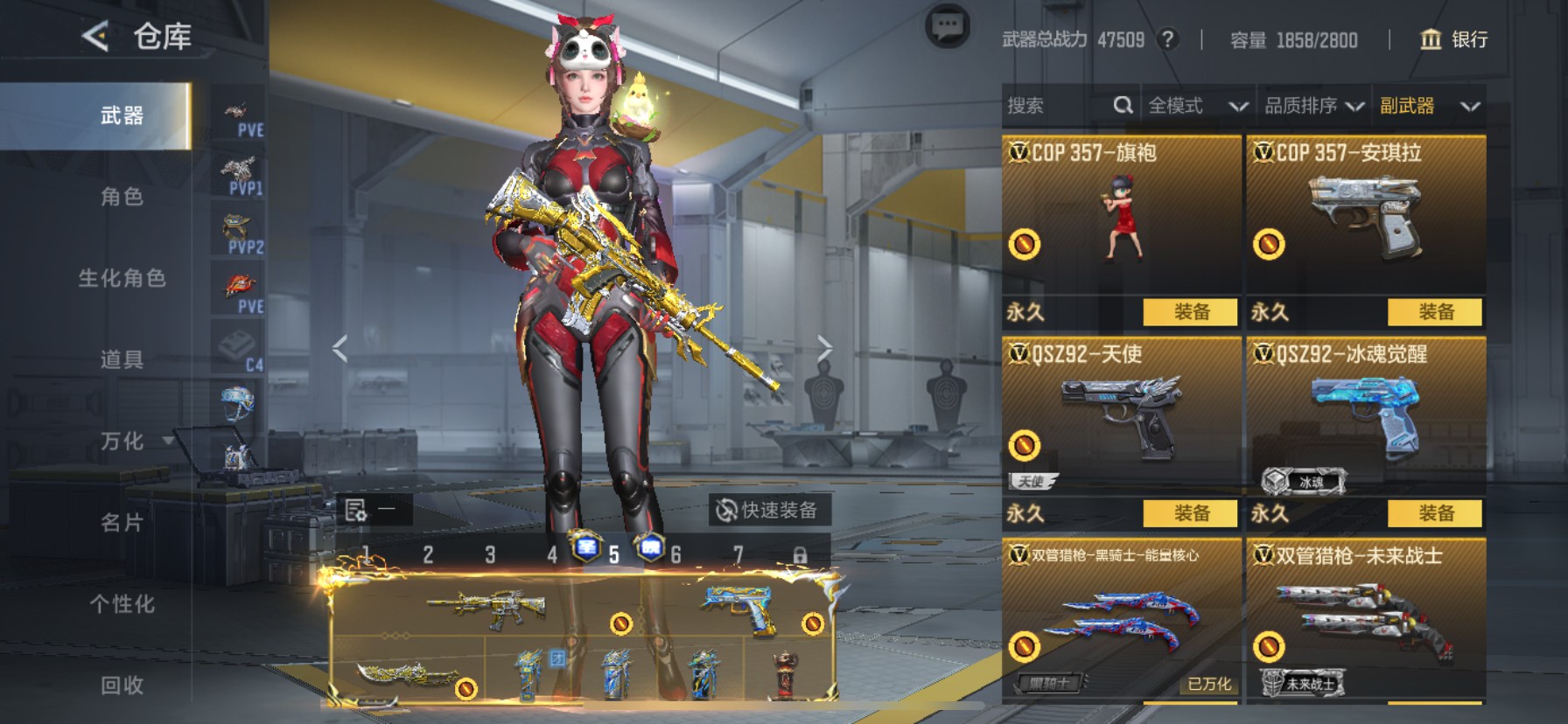This screenshot has height=724, width=1568.
Task: Open the 副武器 weapon type dropdown
Action: 1429,106
